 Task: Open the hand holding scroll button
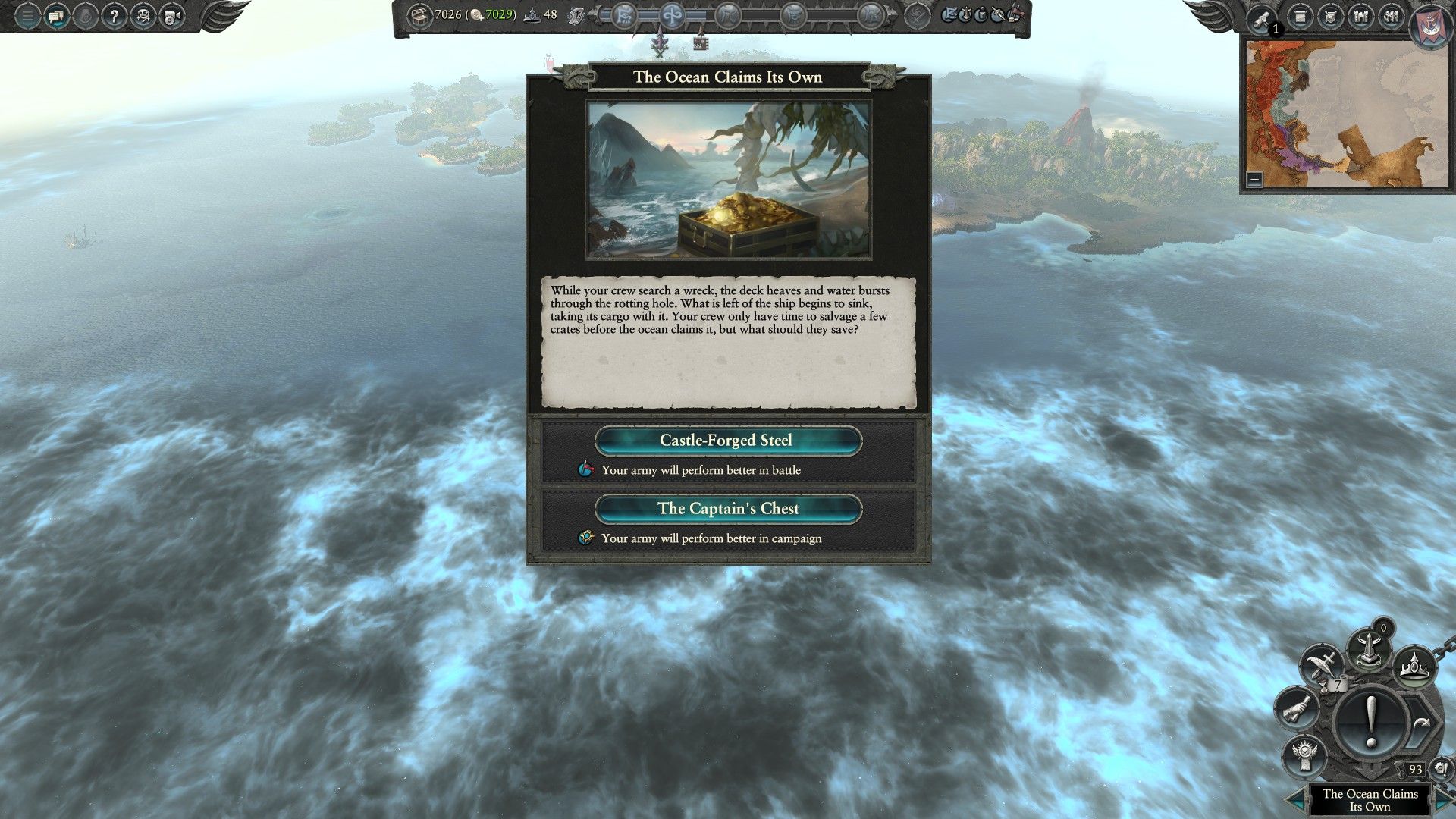pos(1298,709)
